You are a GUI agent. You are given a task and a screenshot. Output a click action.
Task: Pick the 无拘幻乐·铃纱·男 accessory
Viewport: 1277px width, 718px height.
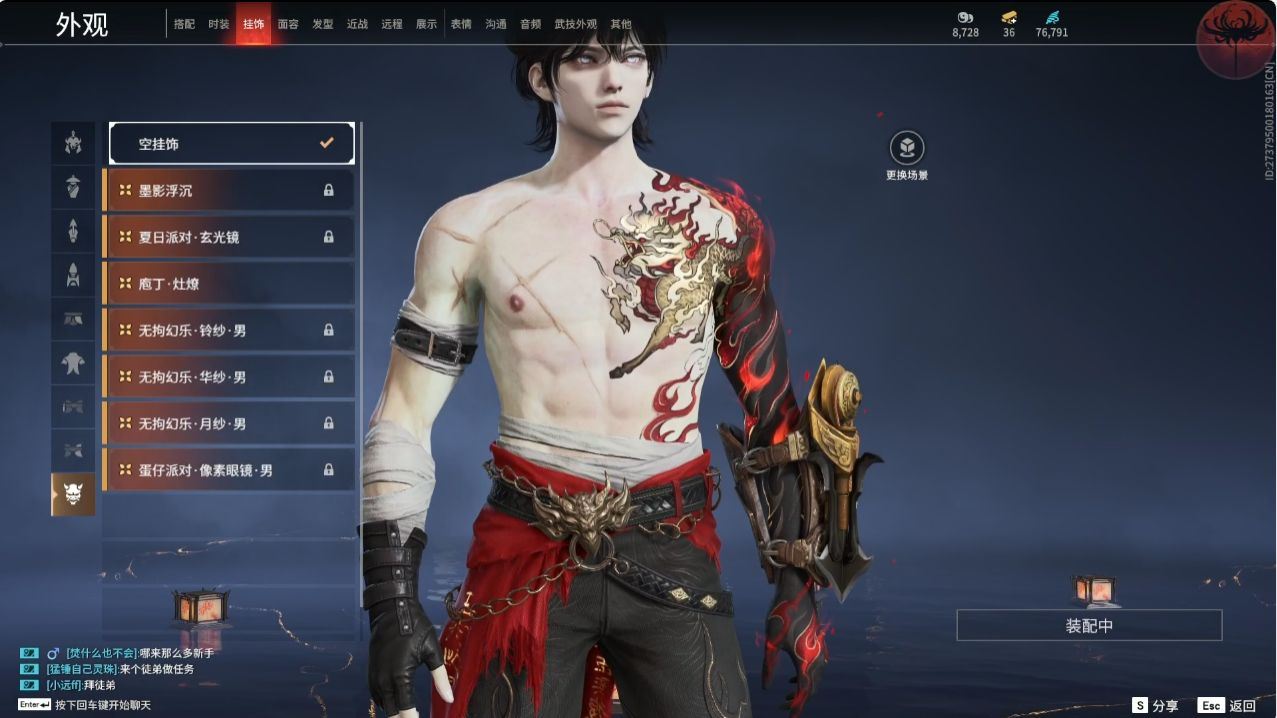pos(229,330)
